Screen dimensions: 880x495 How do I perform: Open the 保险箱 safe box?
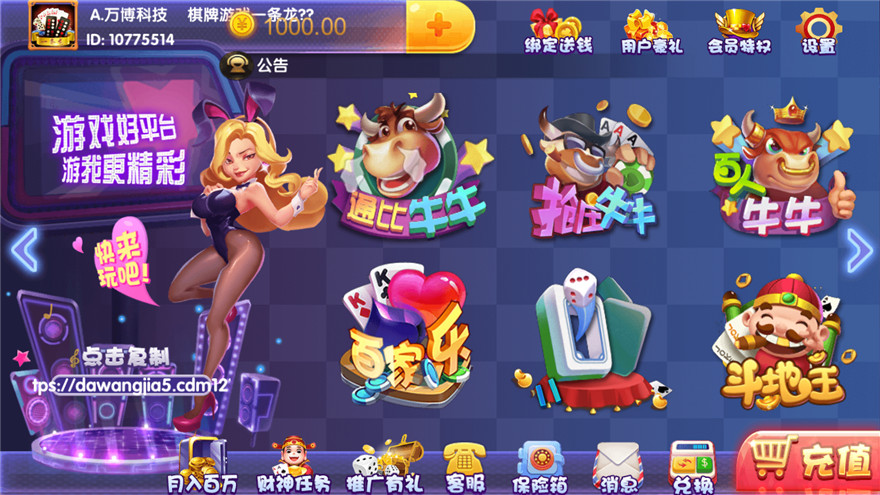click(540, 467)
